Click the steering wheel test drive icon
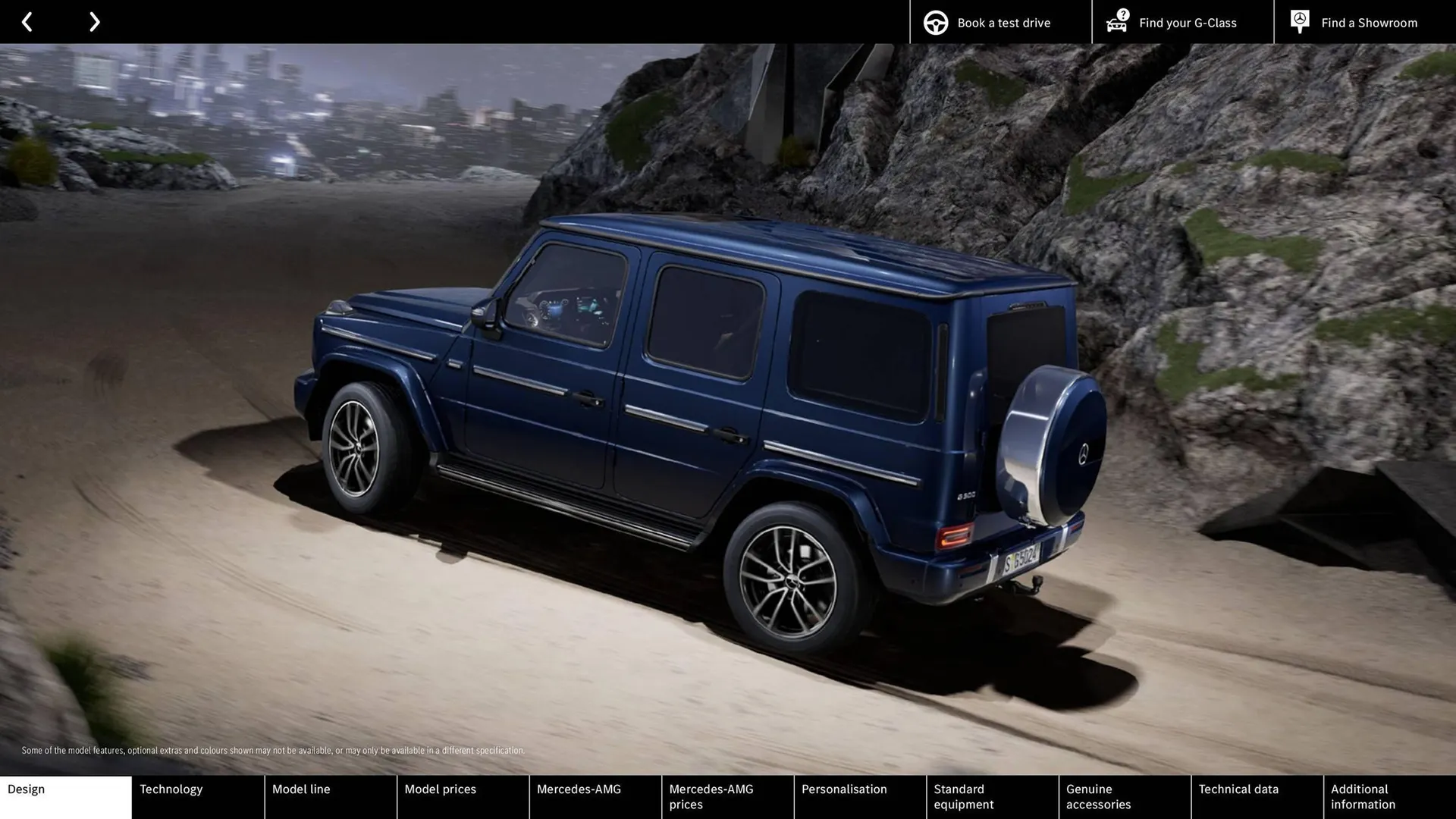Screen dimensions: 1456x819 pos(934,22)
